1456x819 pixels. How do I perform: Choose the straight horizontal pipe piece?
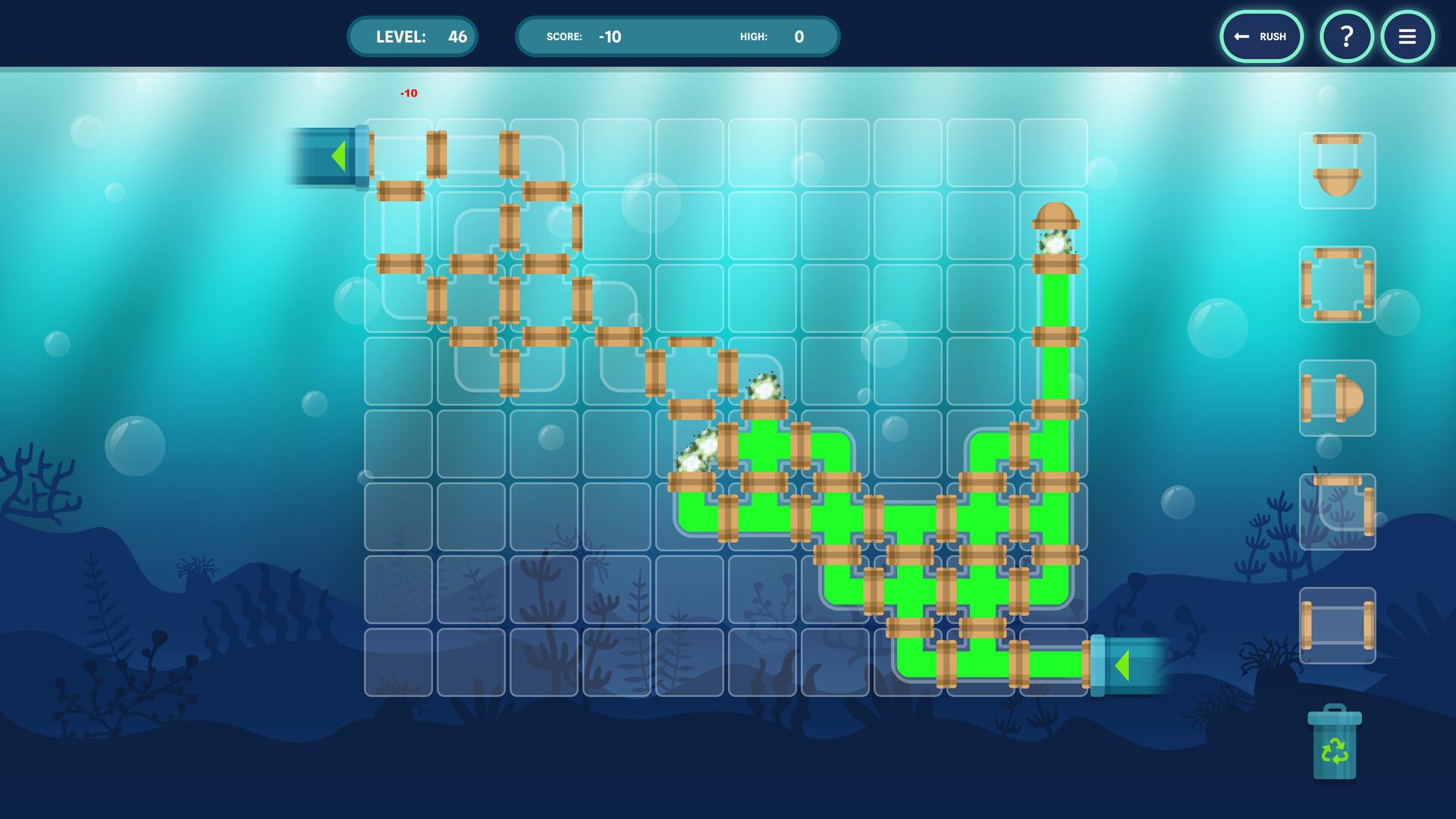click(1337, 626)
